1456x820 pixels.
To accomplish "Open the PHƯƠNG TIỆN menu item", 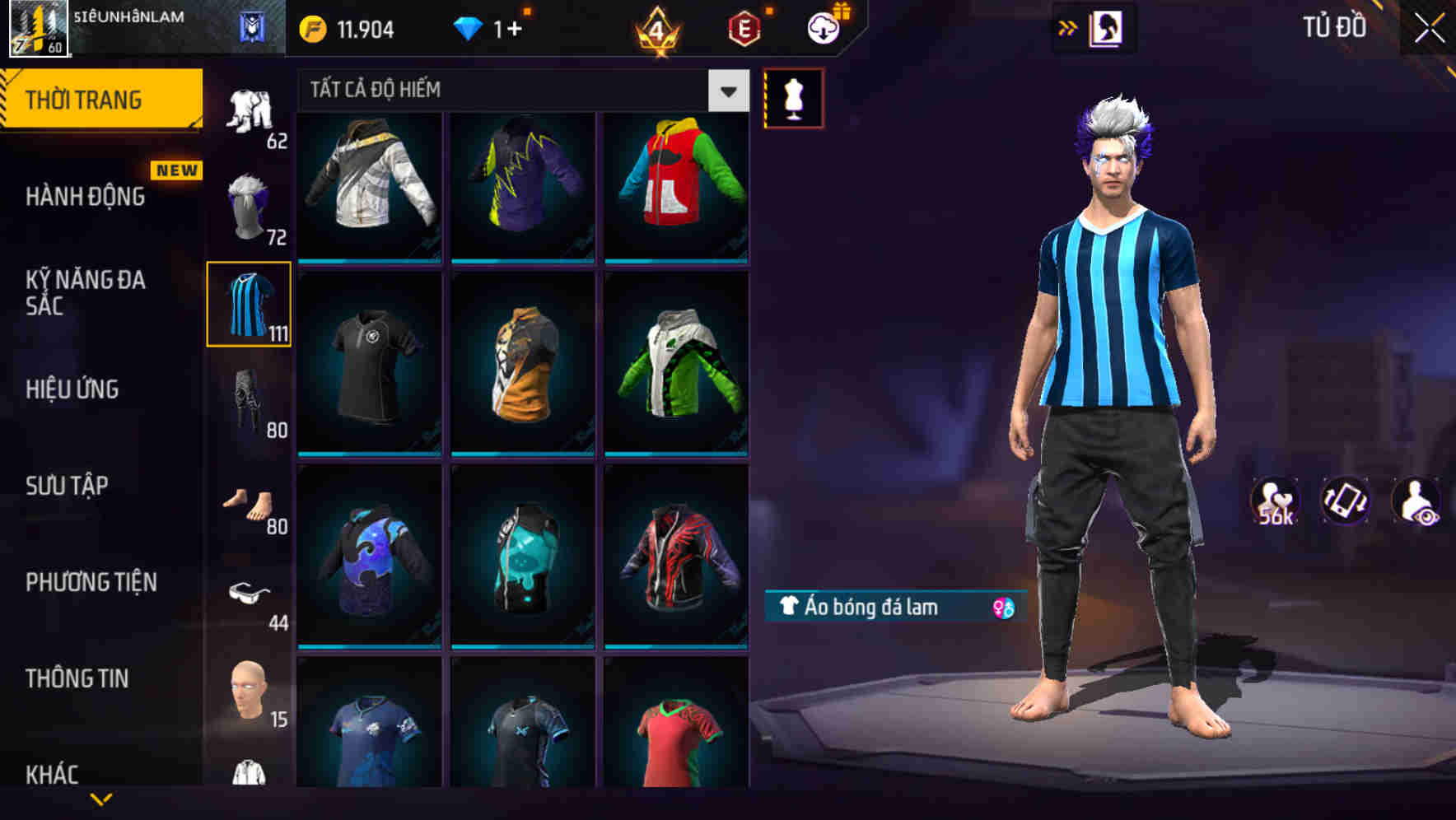I will (x=91, y=582).
